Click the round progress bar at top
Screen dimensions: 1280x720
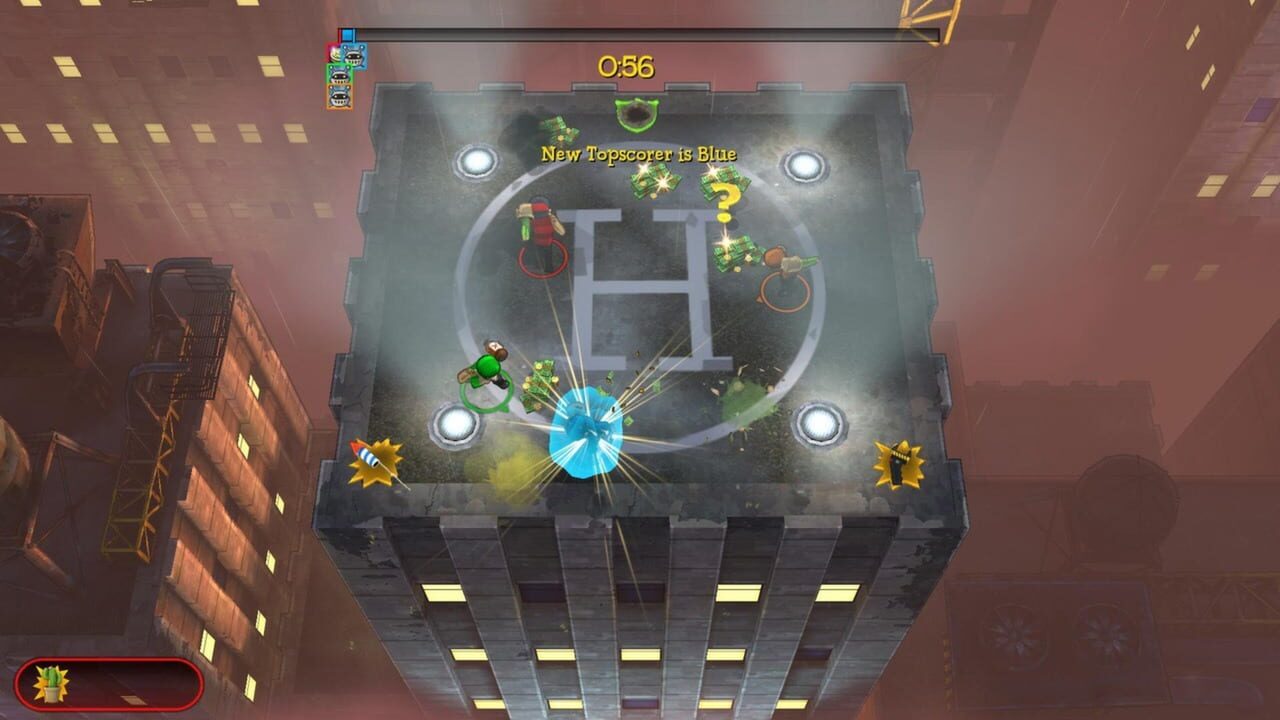coord(638,31)
